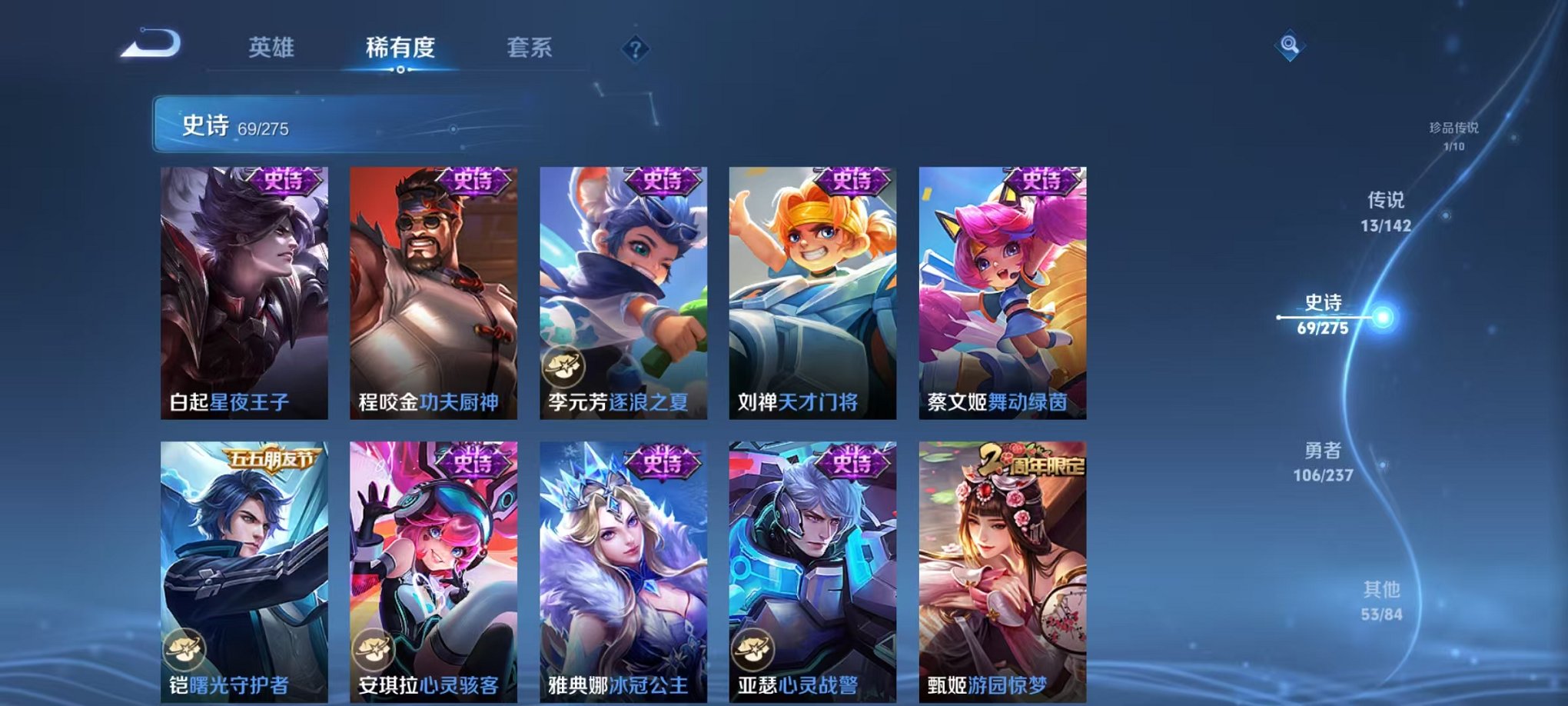
Task: Open the search function via magnifier icon
Action: click(1291, 44)
